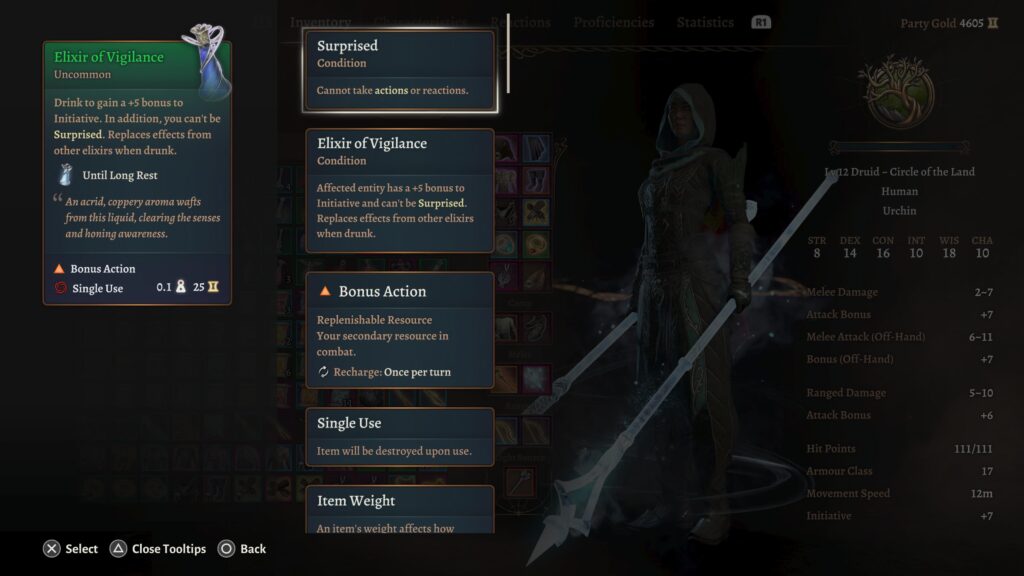Open the Proficiencies tab
Image resolution: width=1024 pixels, height=576 pixels.
tap(614, 22)
